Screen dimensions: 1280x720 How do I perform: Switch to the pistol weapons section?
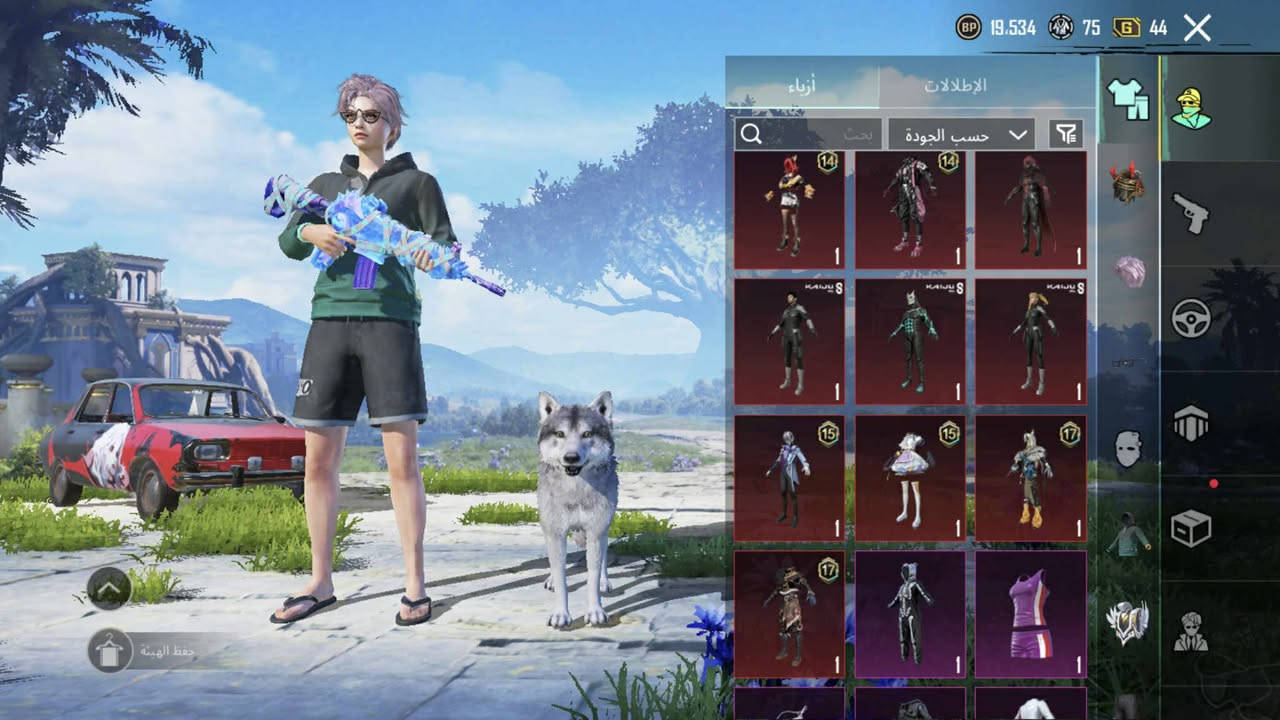tap(1191, 213)
